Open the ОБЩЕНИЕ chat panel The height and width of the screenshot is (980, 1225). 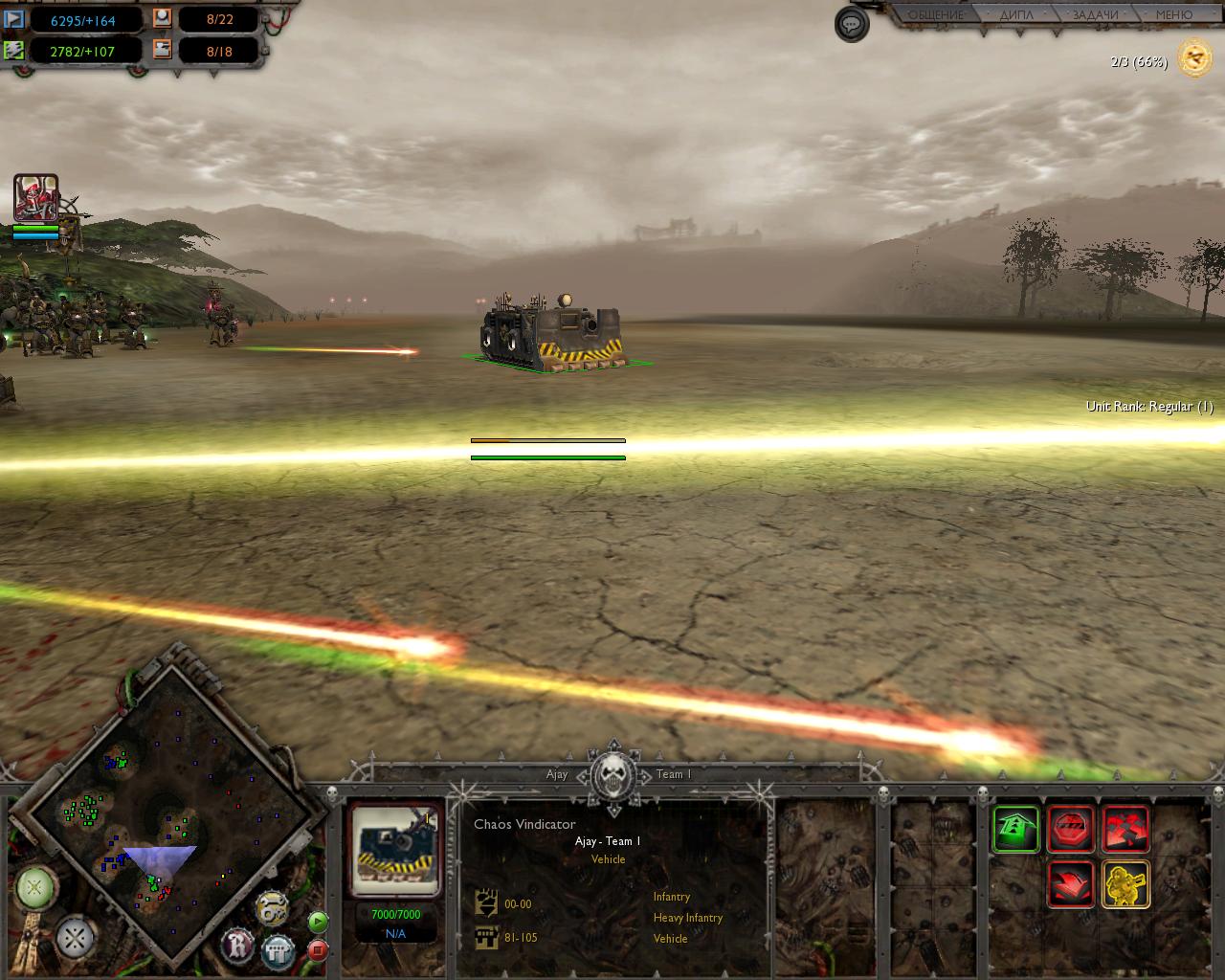pyautogui.click(x=935, y=15)
